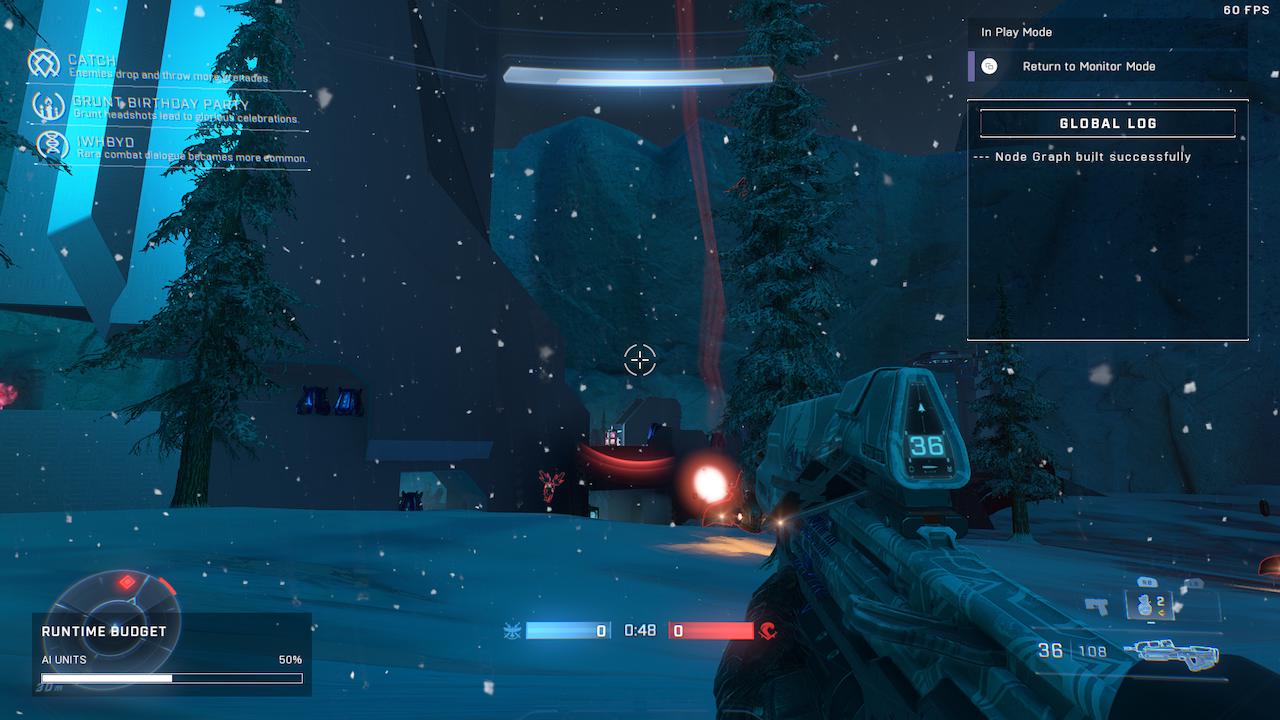Click the motion tracker radar
Viewport: 1280px width, 720px height.
coord(115,597)
